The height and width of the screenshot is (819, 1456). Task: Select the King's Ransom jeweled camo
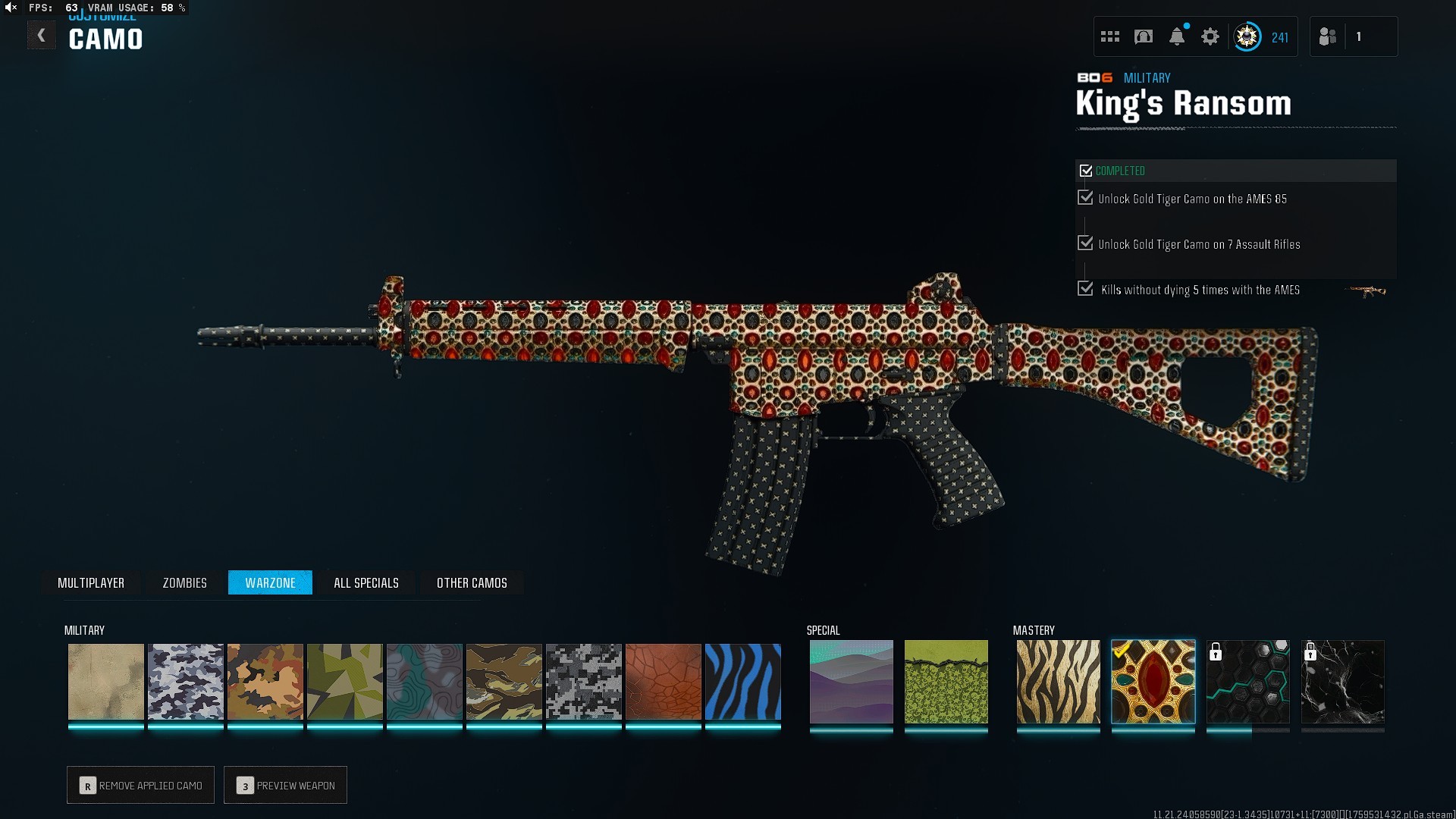(x=1153, y=681)
